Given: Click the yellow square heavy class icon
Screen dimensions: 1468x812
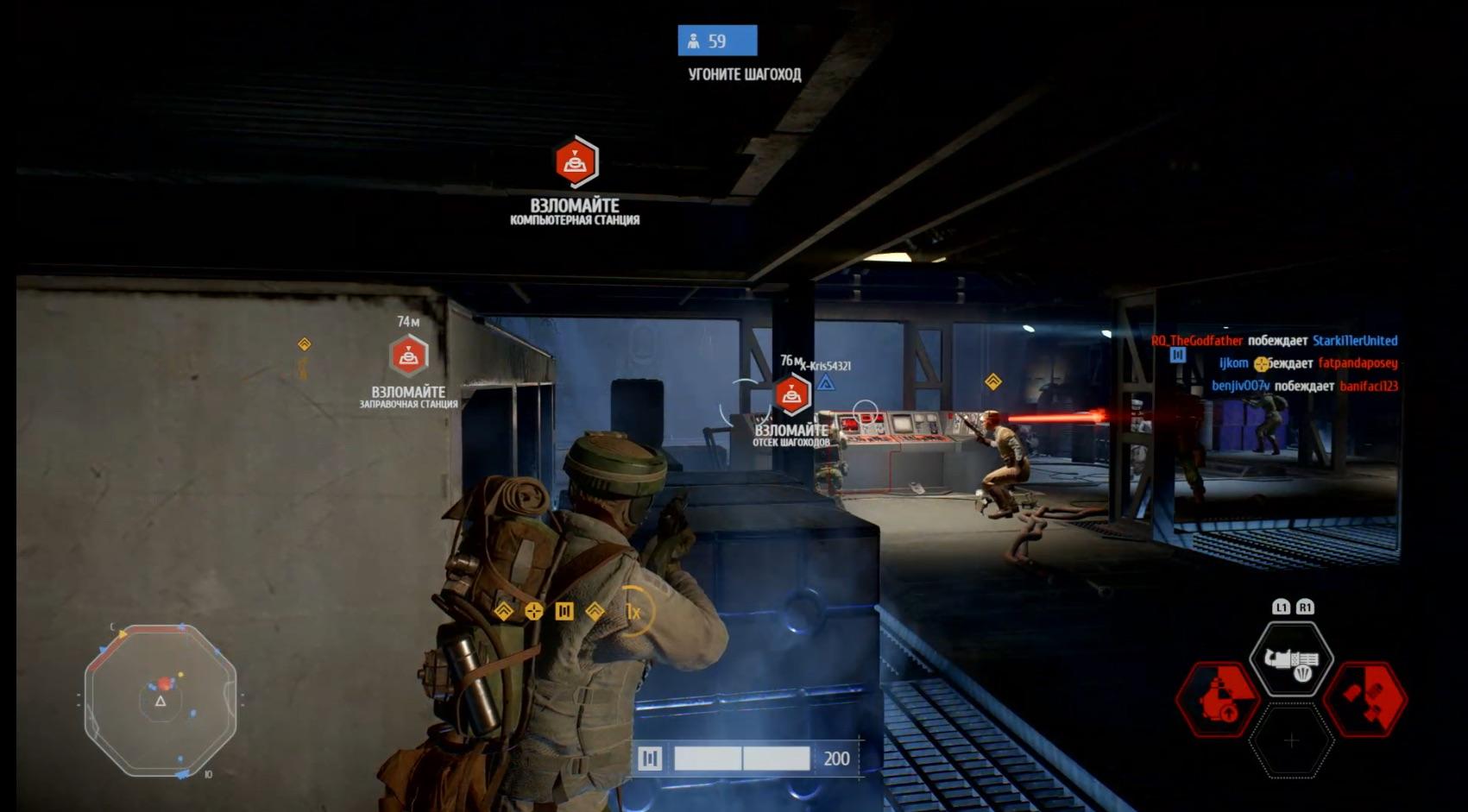Looking at the screenshot, I should (564, 612).
